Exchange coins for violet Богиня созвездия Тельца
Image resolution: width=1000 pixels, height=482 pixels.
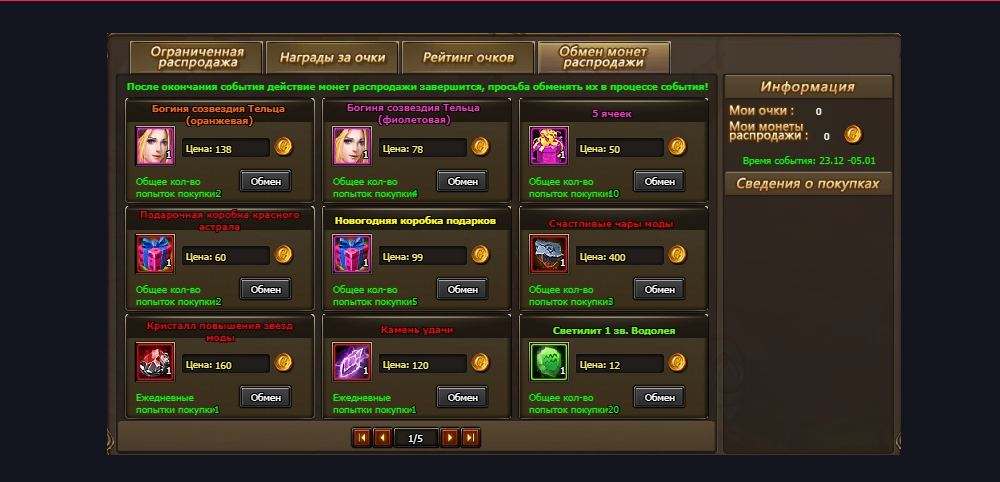462,181
